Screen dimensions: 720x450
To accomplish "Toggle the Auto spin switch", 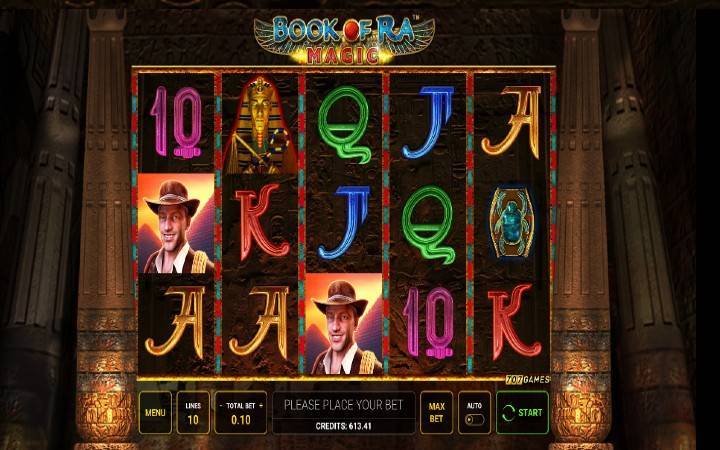I will point(473,419).
